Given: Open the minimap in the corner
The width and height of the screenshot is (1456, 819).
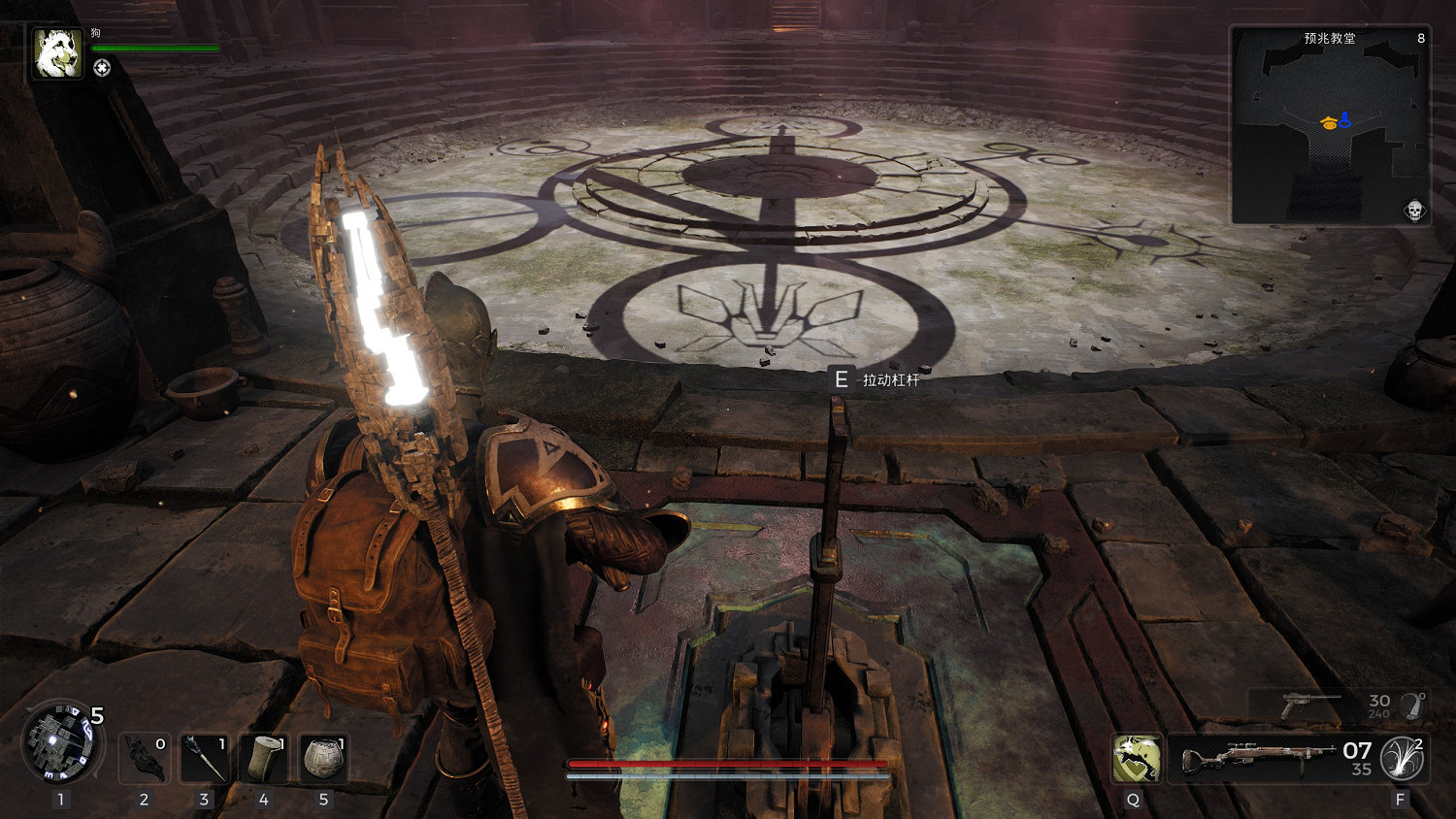Looking at the screenshot, I should click(1329, 126).
